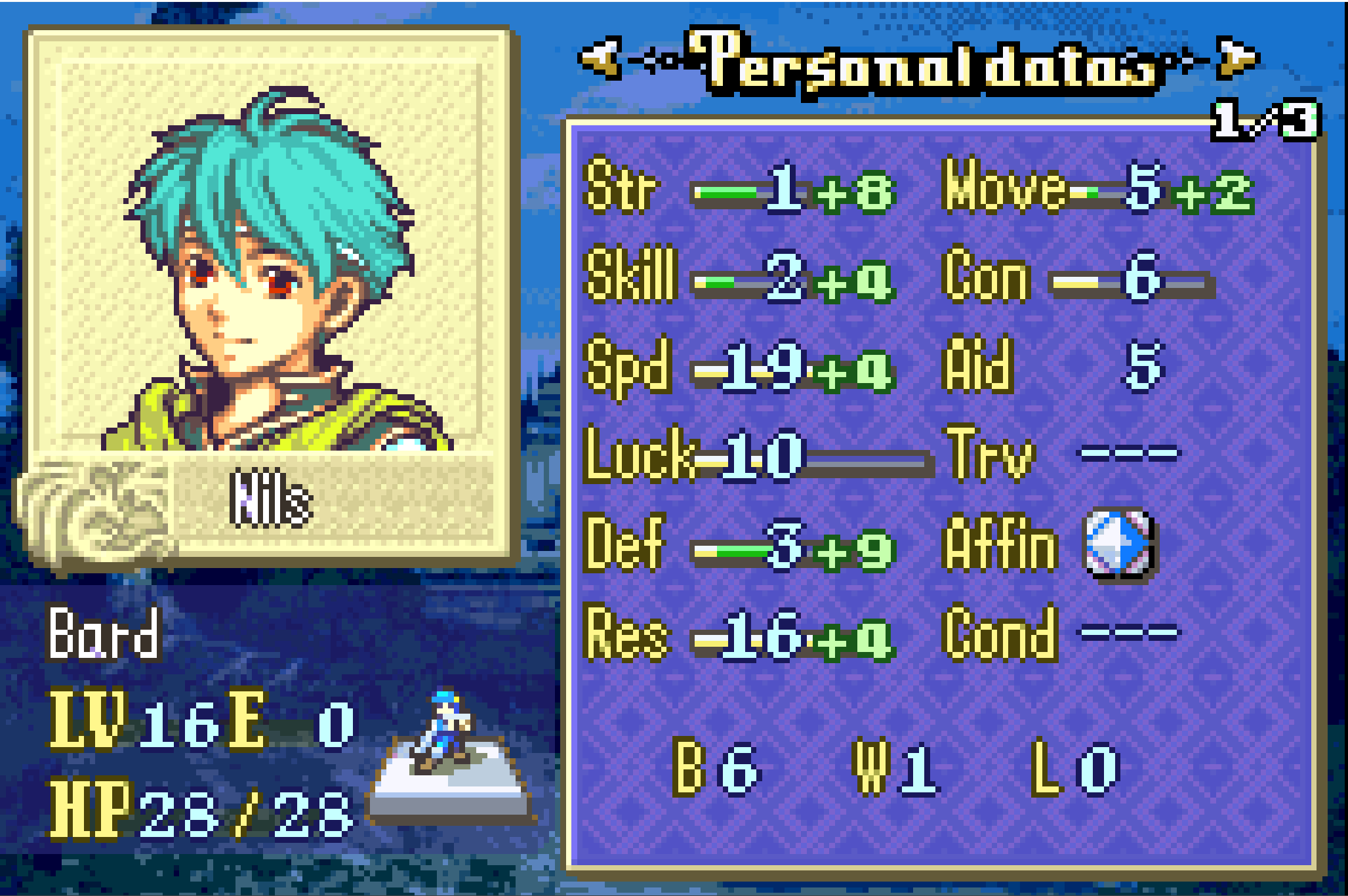Go to the next page with the right arrow
Screen dimensions: 1348x896
click(x=1237, y=58)
